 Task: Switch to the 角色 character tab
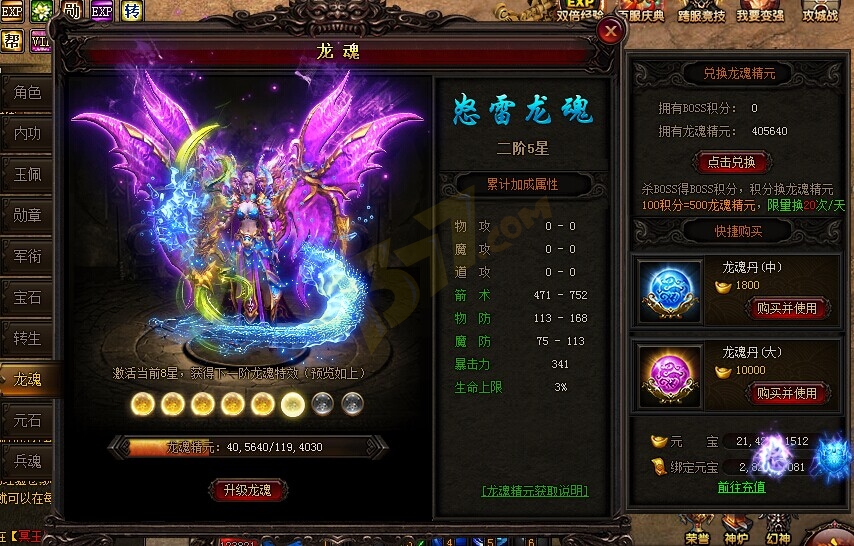click(x=28, y=93)
